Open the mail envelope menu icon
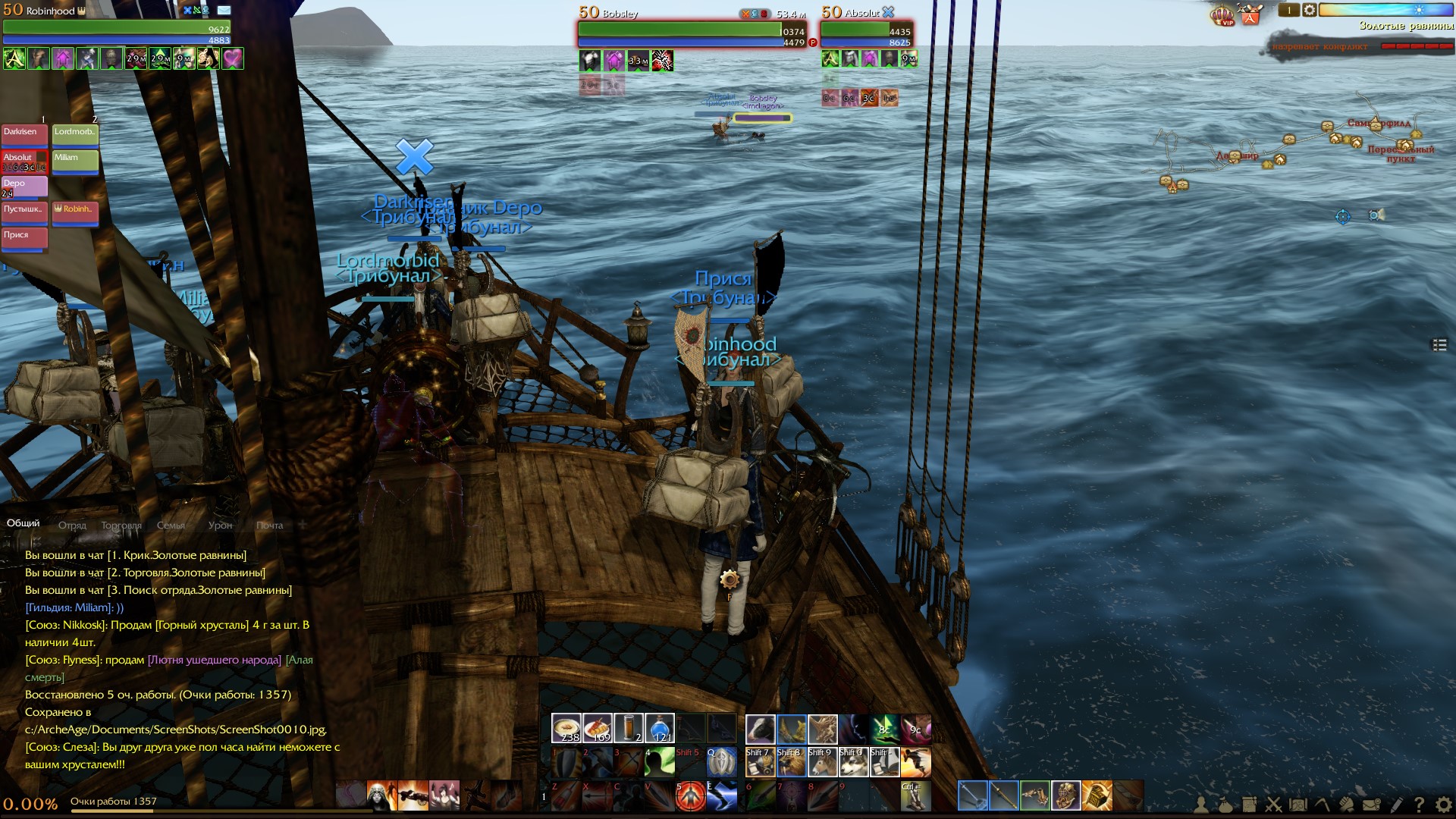The height and width of the screenshot is (819, 1456). (1371, 804)
